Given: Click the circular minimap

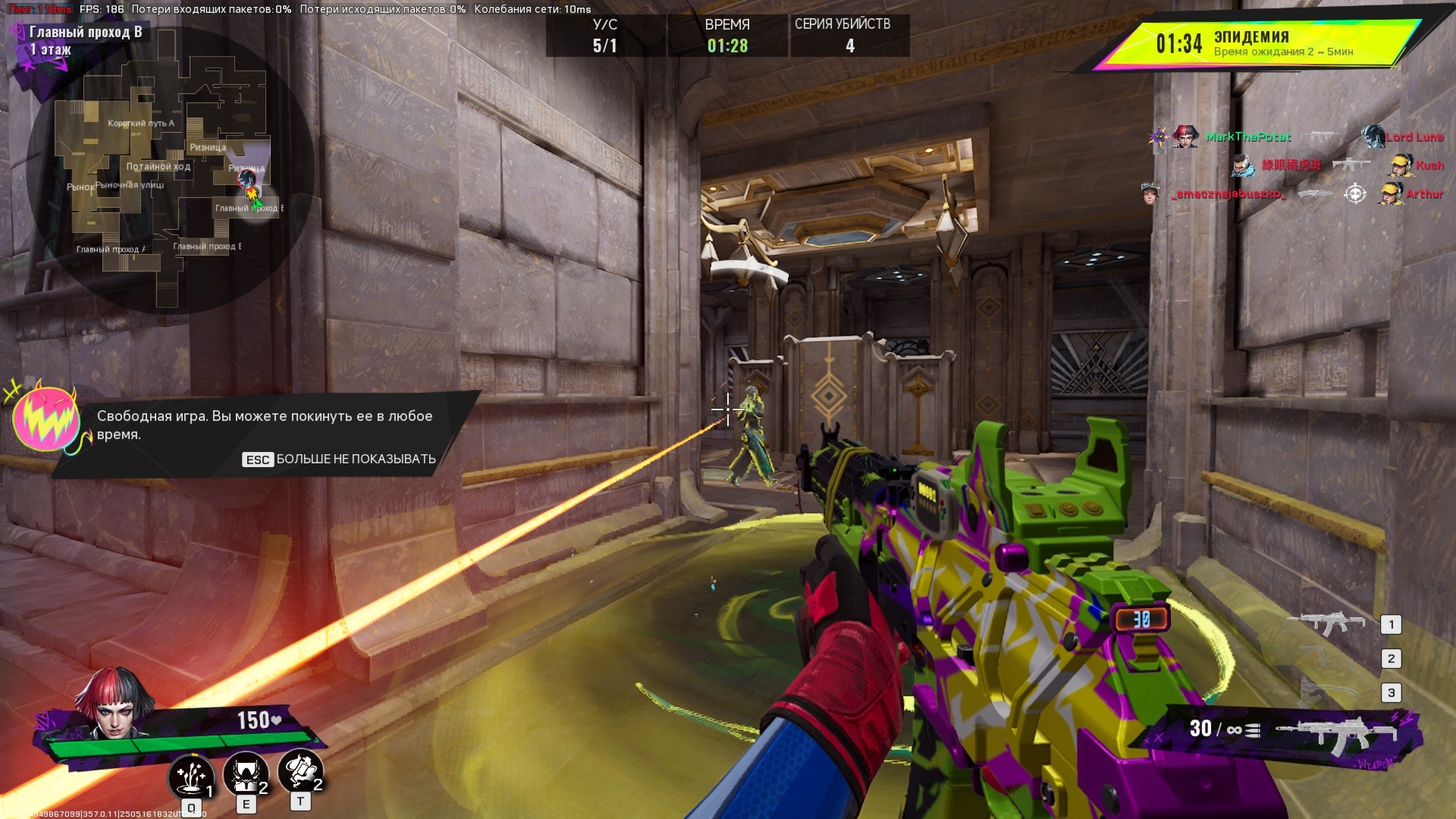Looking at the screenshot, I should point(170,171).
